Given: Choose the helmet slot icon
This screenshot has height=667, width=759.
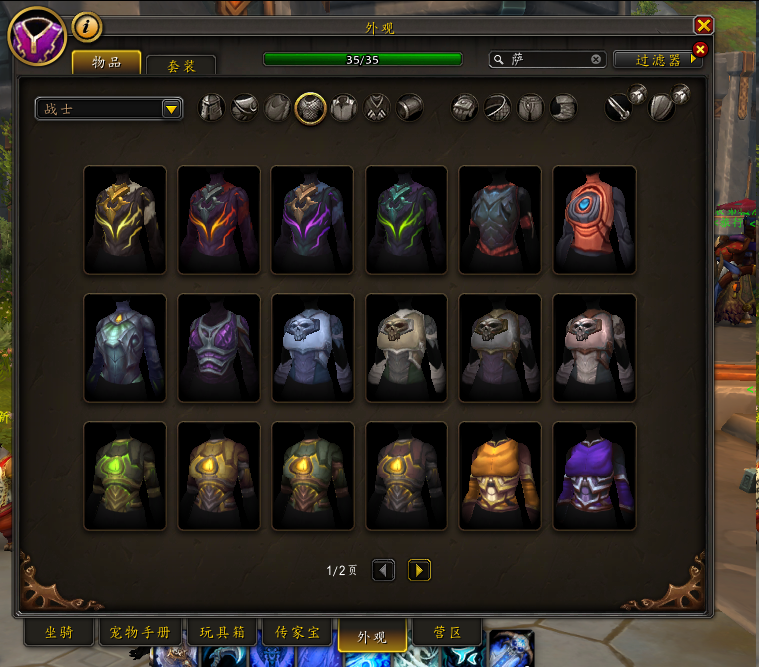Looking at the screenshot, I should click(x=212, y=108).
